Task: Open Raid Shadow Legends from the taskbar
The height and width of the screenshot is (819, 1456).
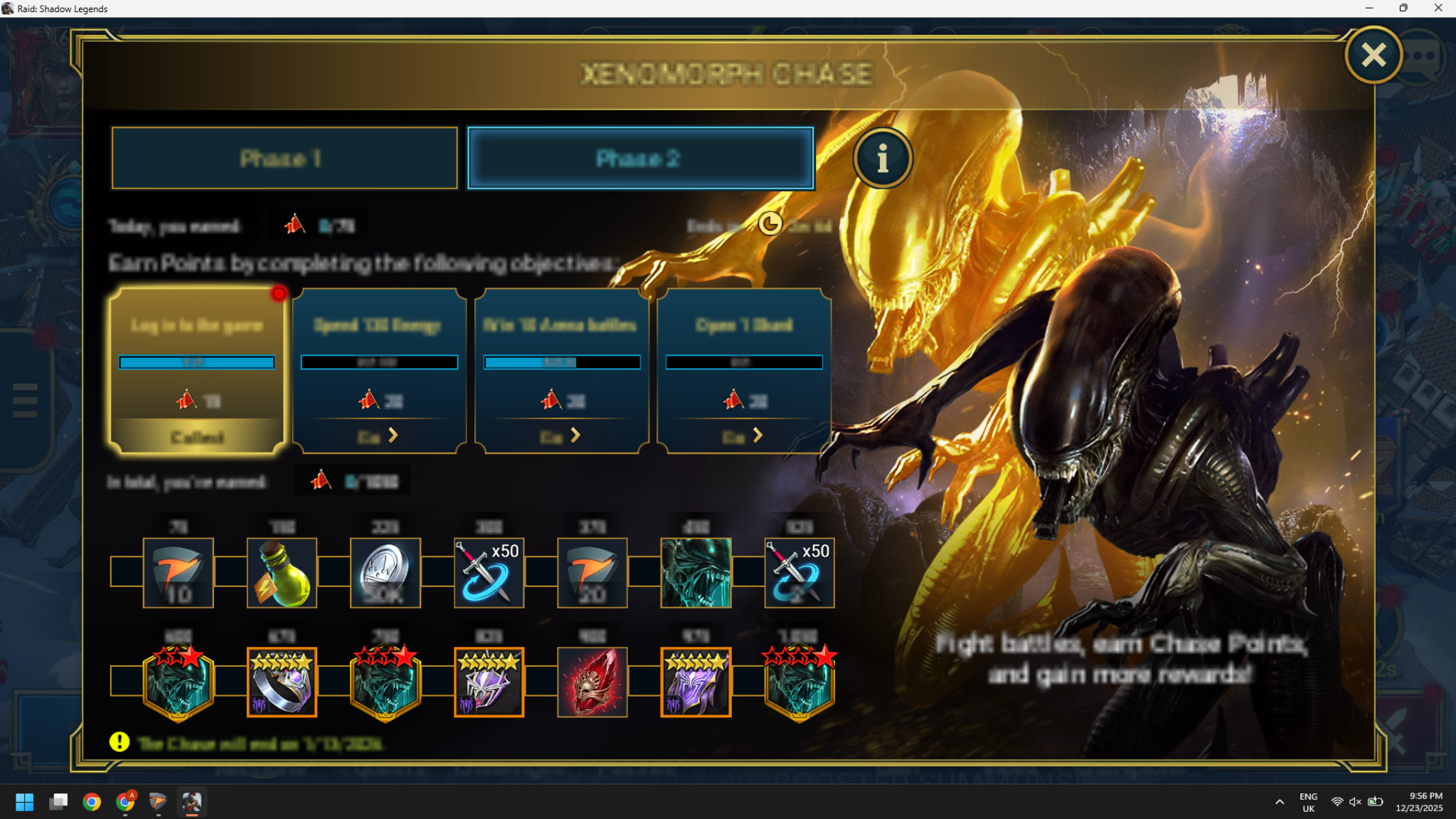Action: click(191, 802)
